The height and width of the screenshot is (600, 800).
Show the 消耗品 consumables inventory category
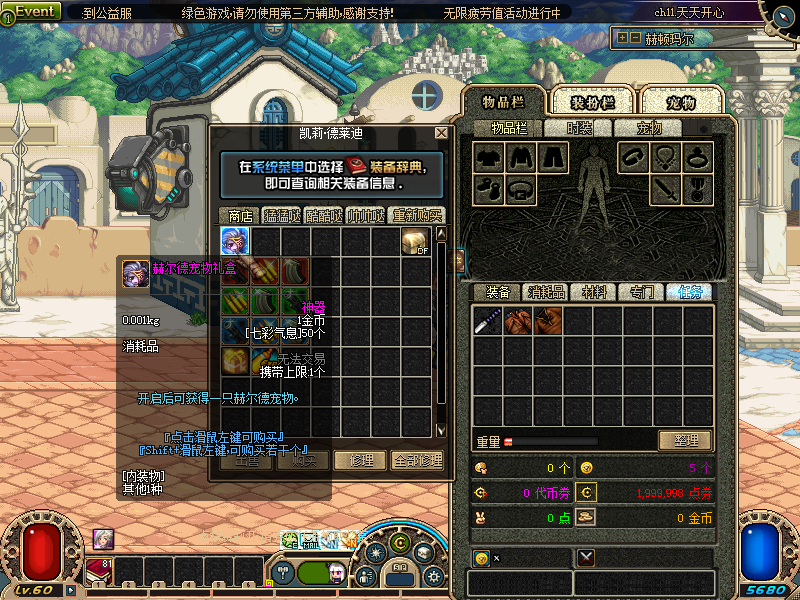pyautogui.click(x=546, y=292)
